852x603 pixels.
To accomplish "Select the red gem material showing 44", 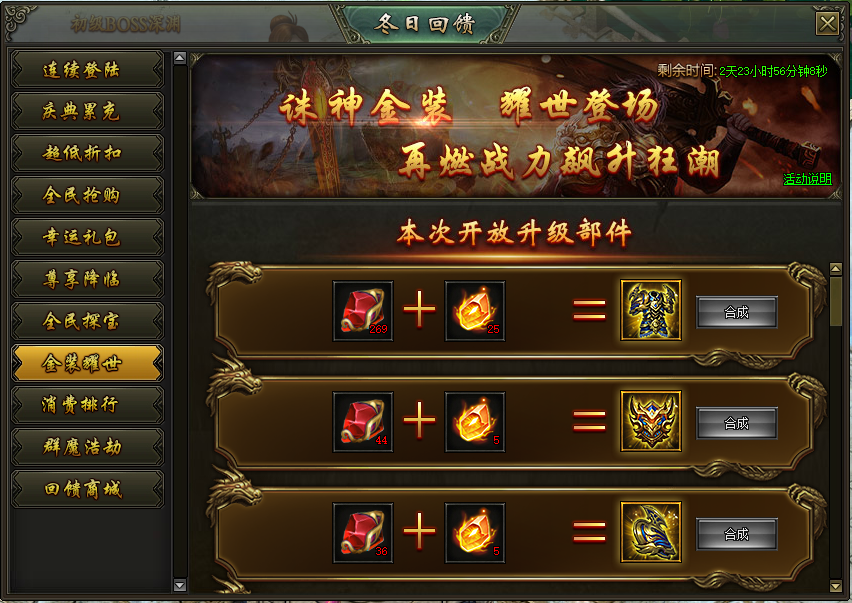I will (x=362, y=422).
